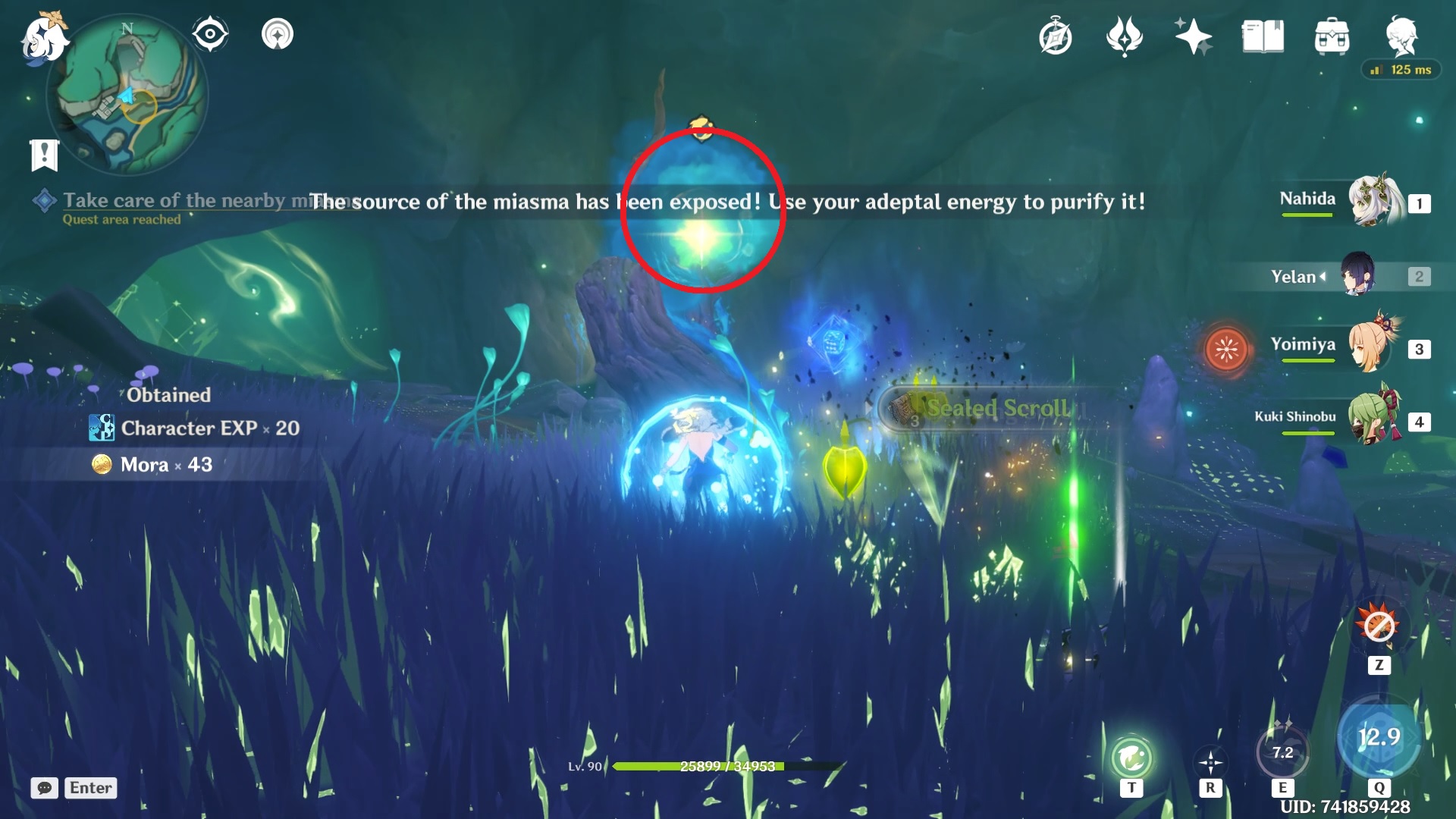This screenshot has width=1456, height=819.
Task: Open the Inventory bag icon
Action: tap(1332, 36)
